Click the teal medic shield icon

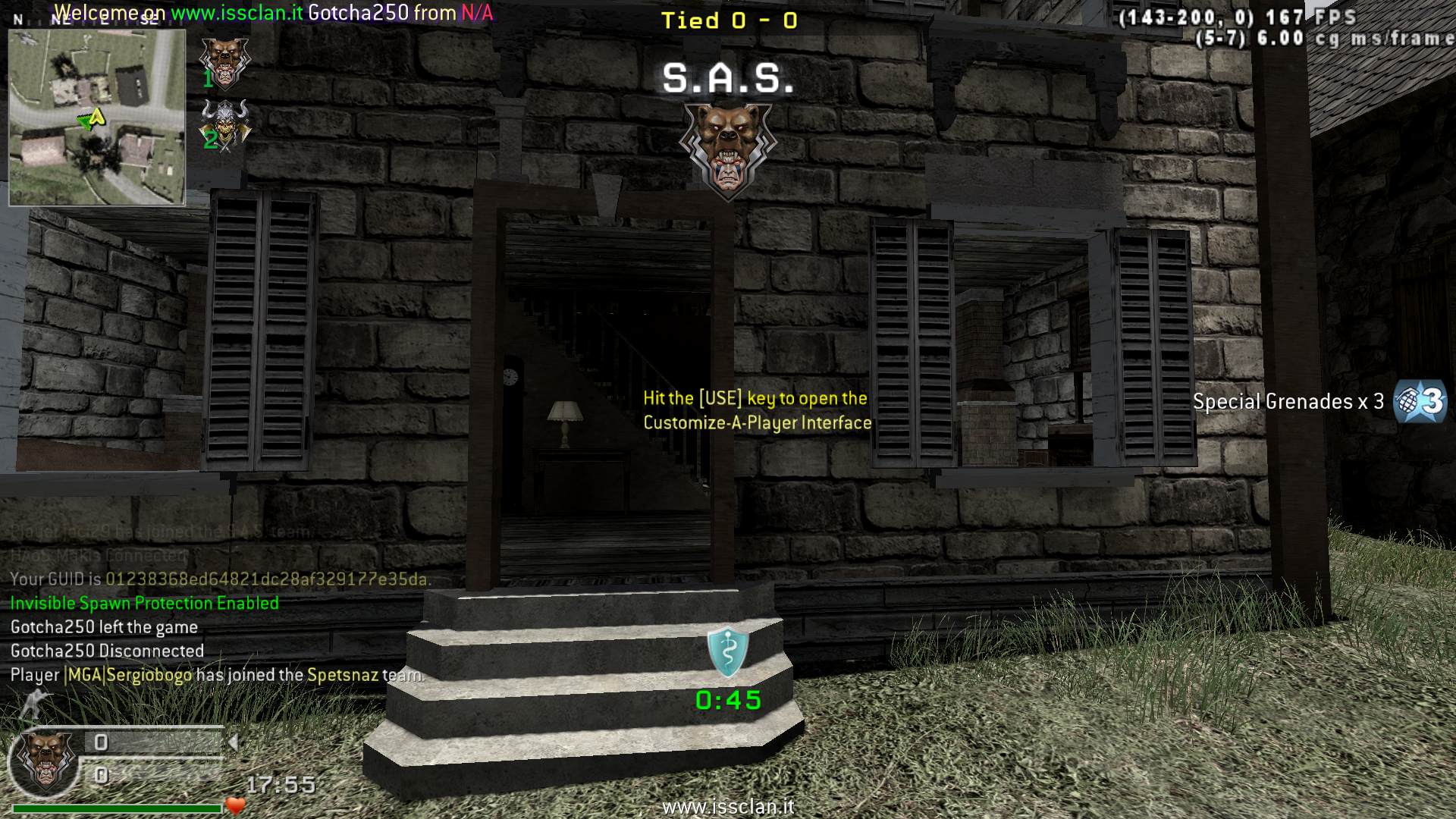pyautogui.click(x=728, y=652)
